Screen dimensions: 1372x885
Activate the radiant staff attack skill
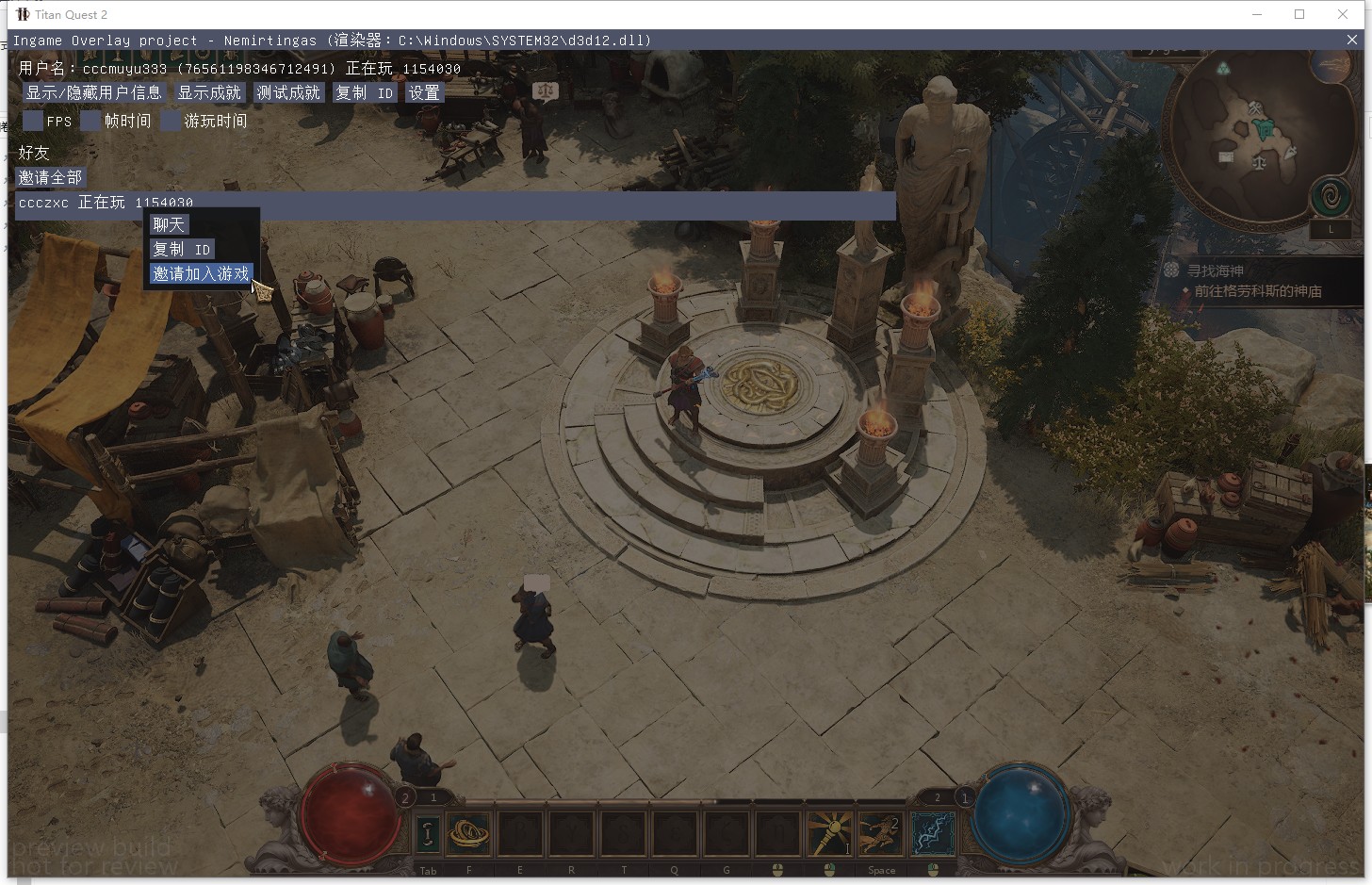tap(829, 833)
